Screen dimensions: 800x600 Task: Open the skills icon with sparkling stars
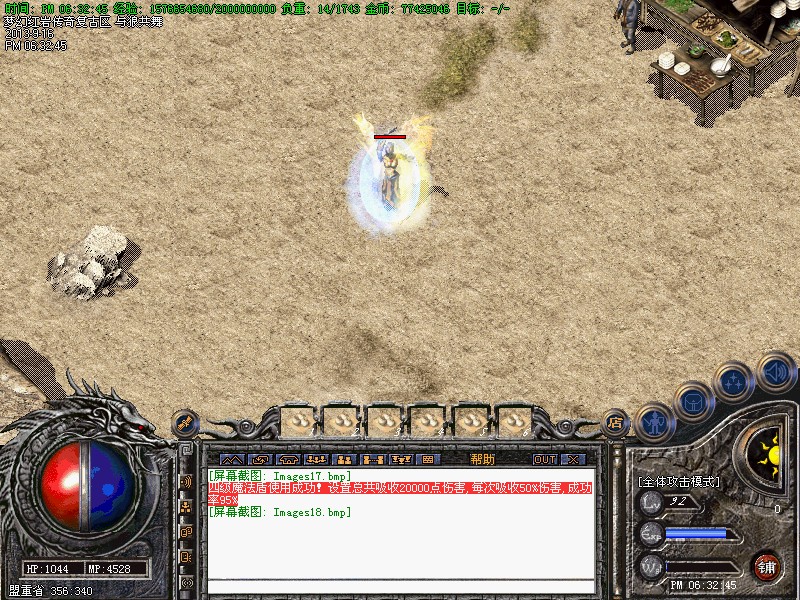pos(734,381)
